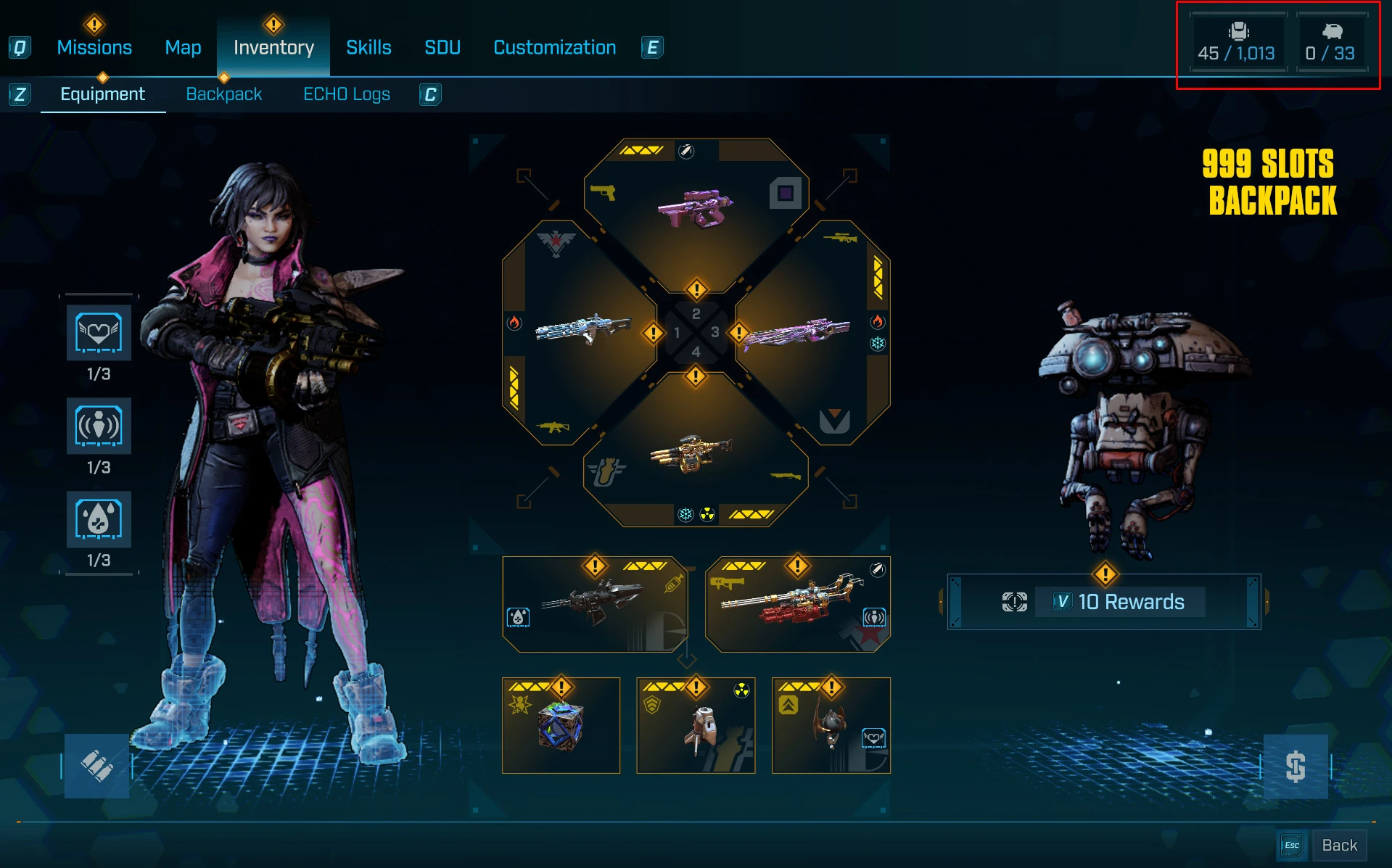
Task: Click the Back button
Action: (x=1338, y=846)
